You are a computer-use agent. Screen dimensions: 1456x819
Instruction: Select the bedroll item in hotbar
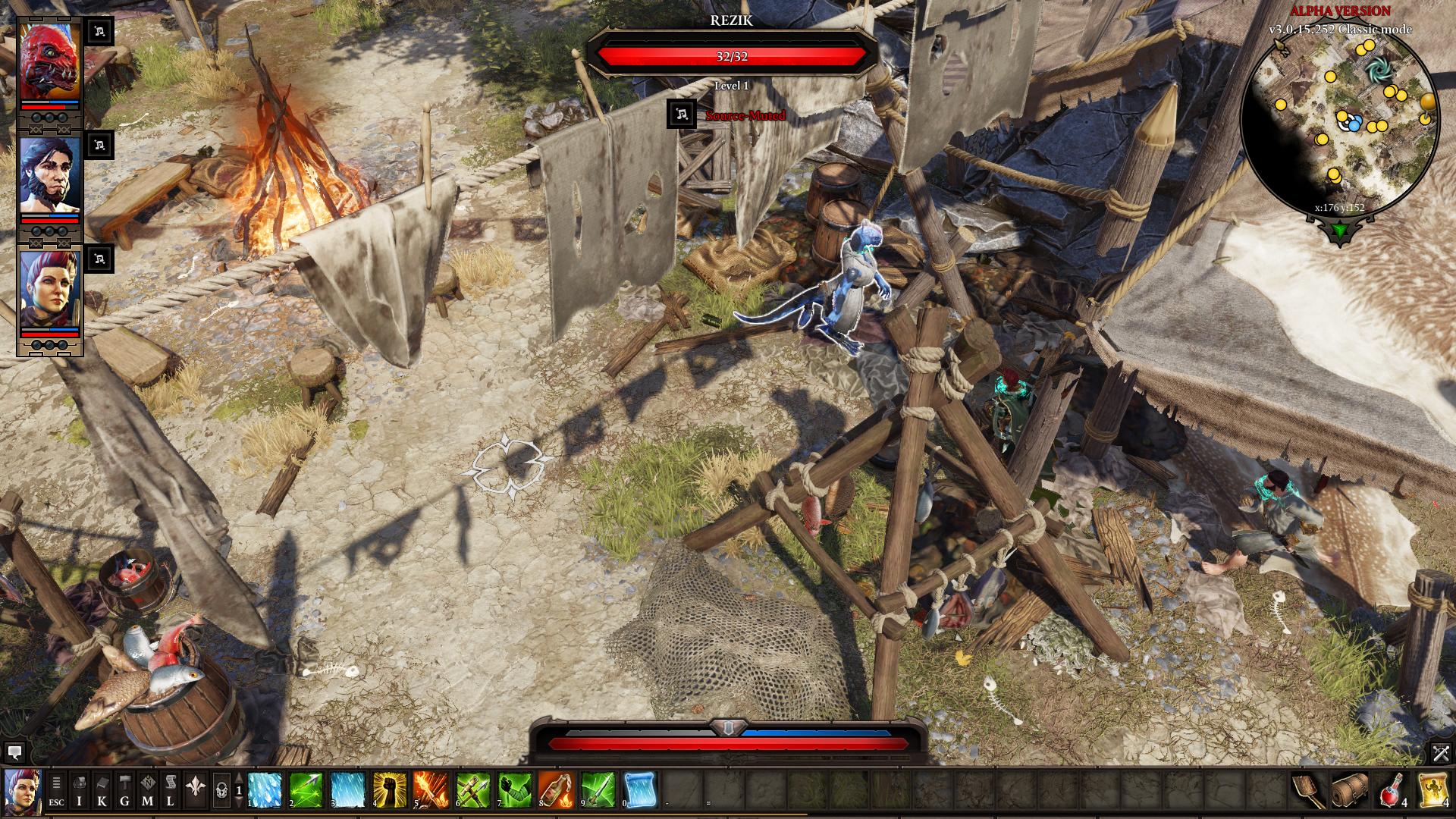[1350, 789]
